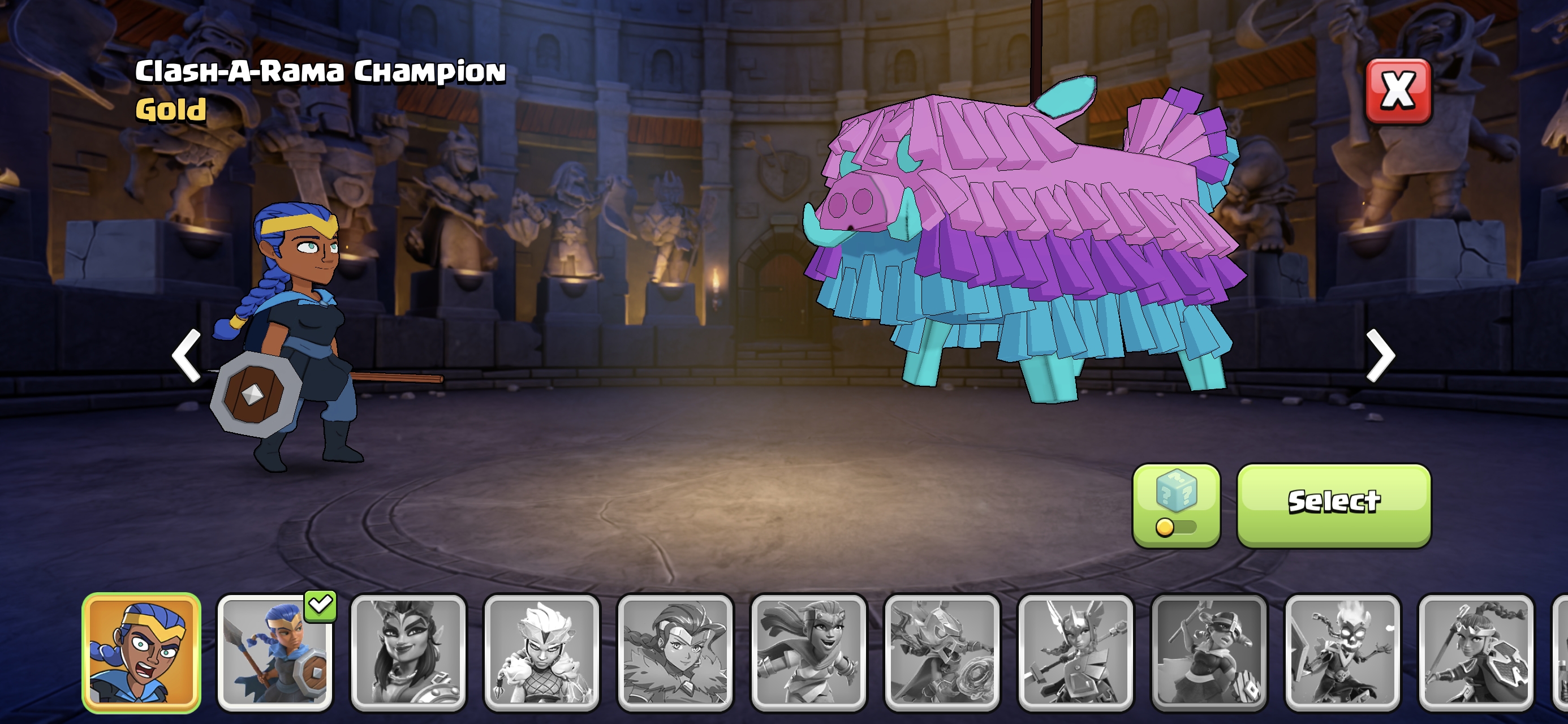Toggle the random skin dice switch

1176,506
